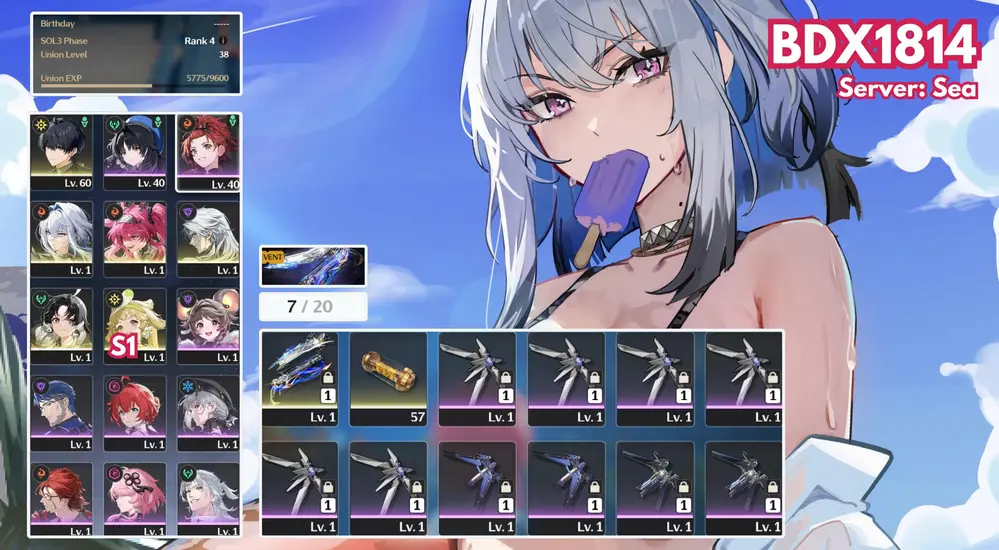Open the event weapon banner thumbnail
Image resolution: width=999 pixels, height=550 pixels.
313,266
